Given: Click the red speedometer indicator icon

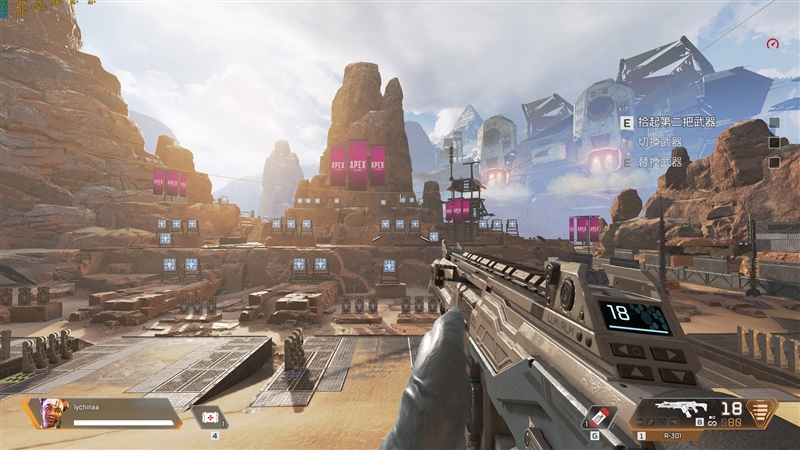Looking at the screenshot, I should pyautogui.click(x=772, y=43).
